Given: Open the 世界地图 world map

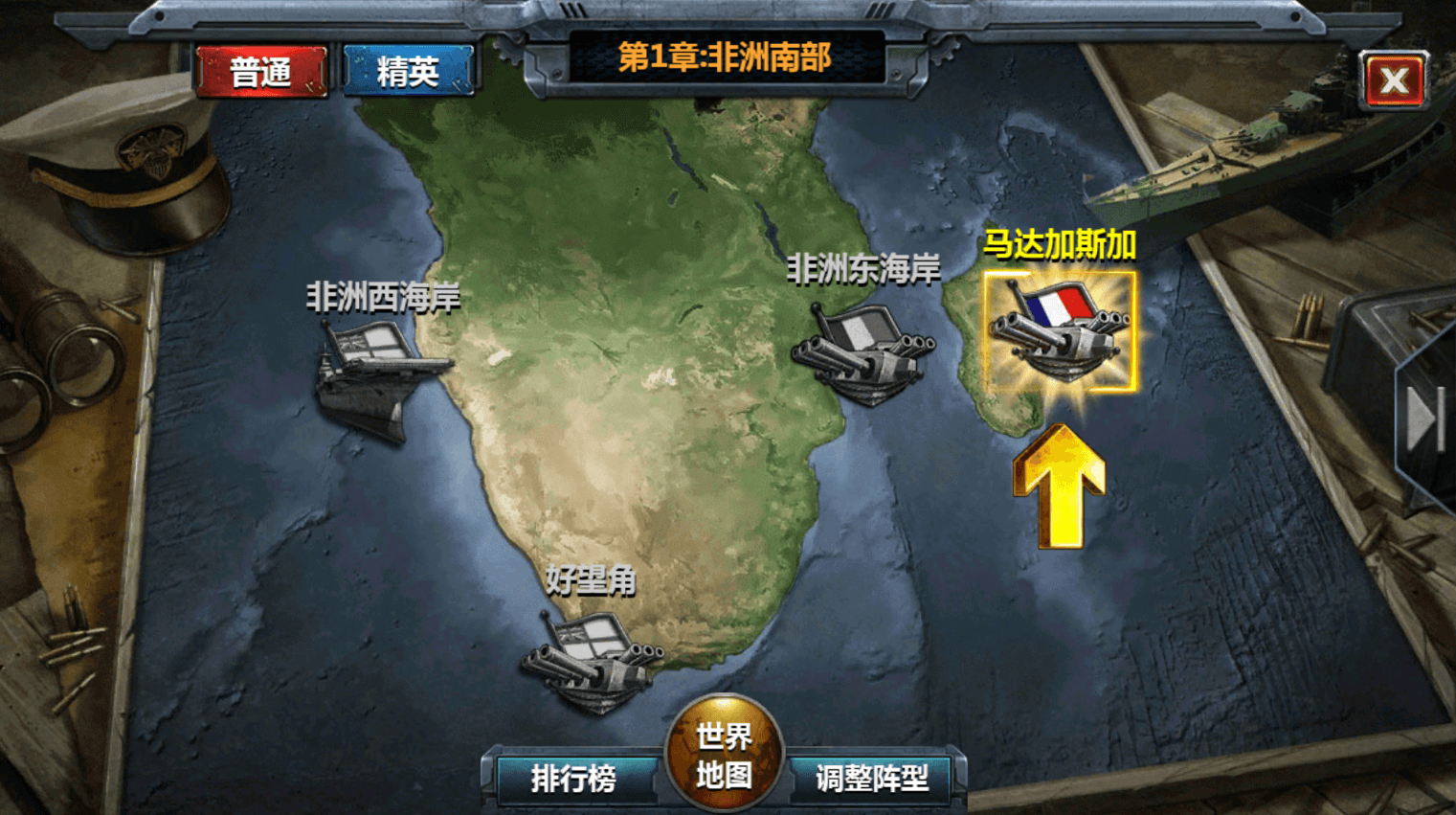Looking at the screenshot, I should (x=724, y=755).
